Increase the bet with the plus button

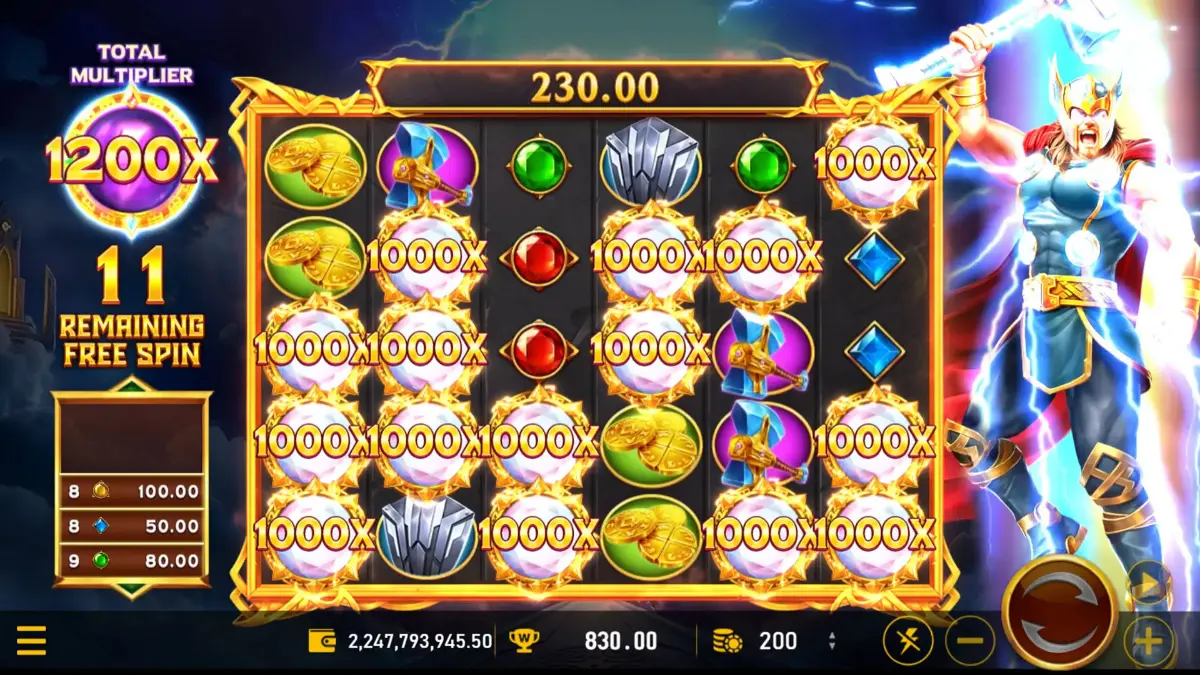[1147, 641]
